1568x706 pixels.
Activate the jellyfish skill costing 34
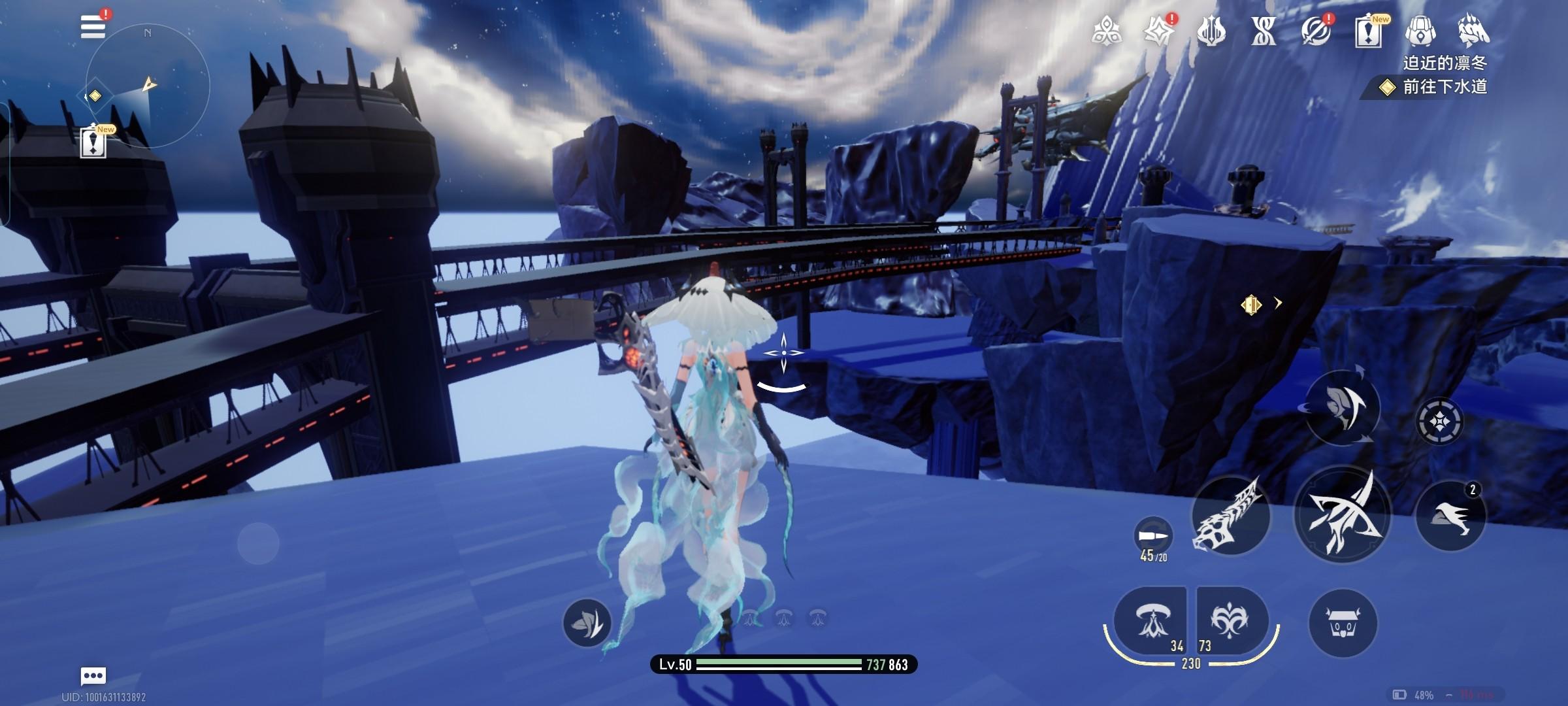[1150, 621]
